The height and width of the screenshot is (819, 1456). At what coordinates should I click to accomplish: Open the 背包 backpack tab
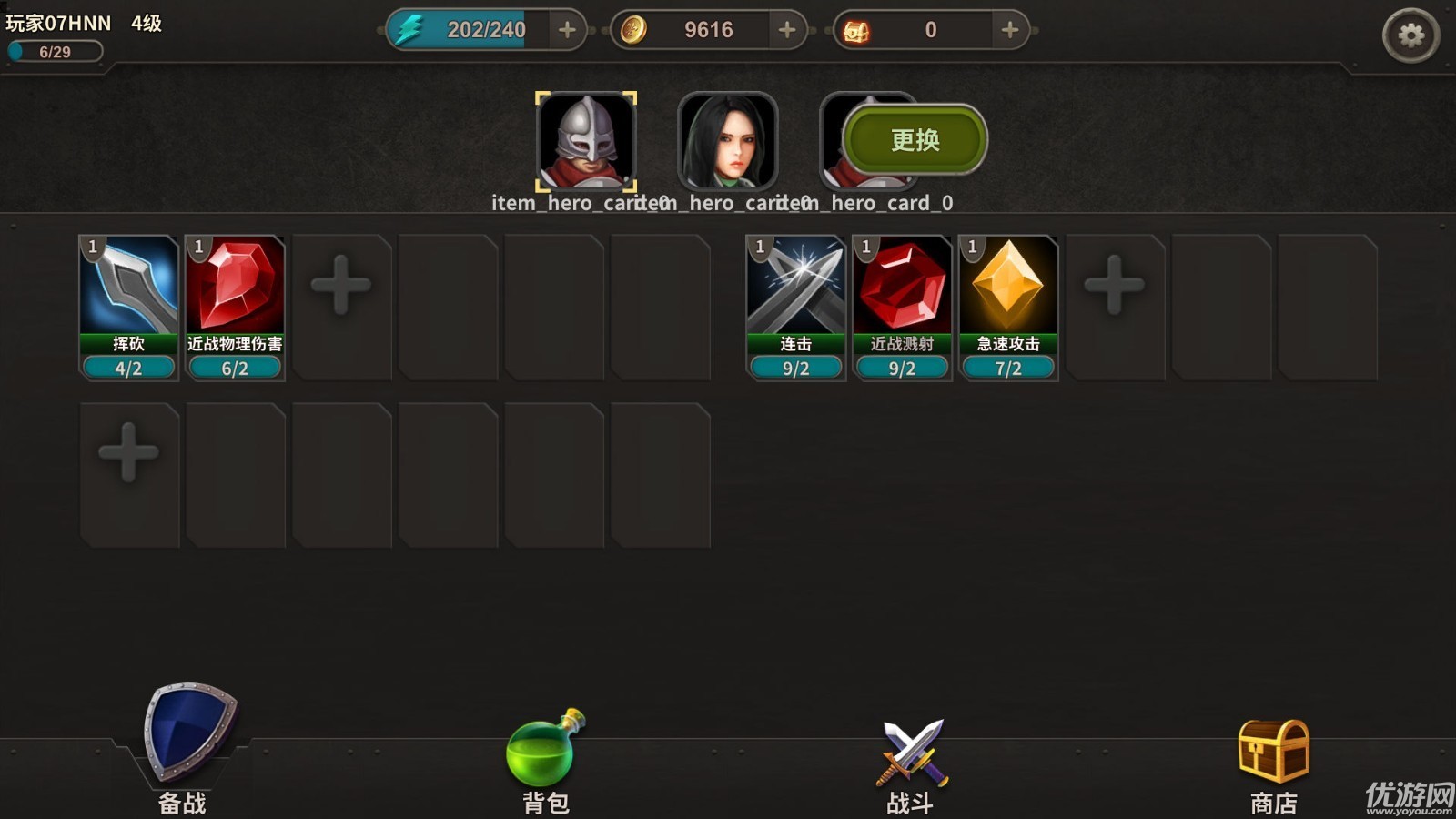point(545,760)
